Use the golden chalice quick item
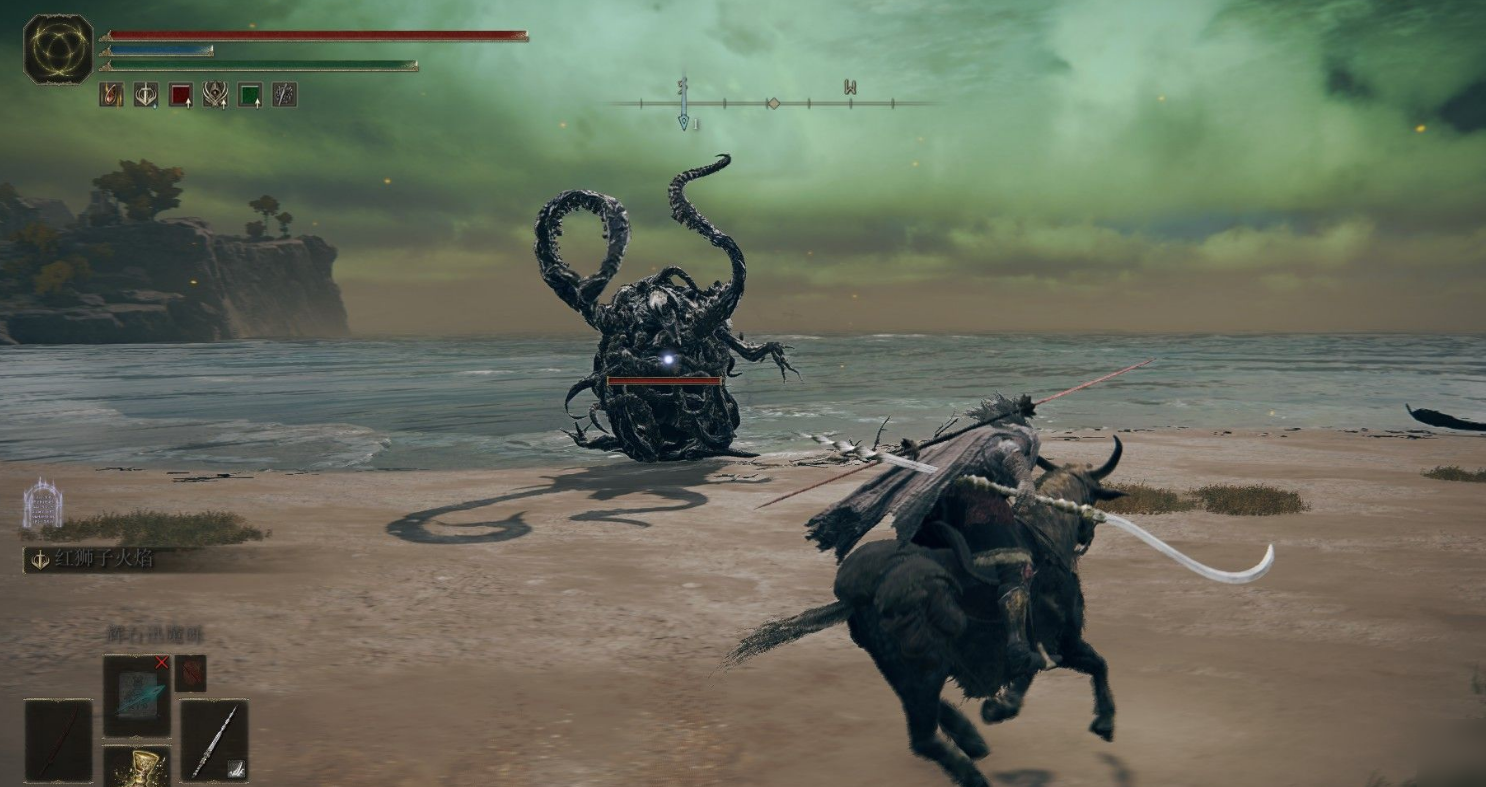Screen dimensions: 1486x787 click(x=137, y=767)
